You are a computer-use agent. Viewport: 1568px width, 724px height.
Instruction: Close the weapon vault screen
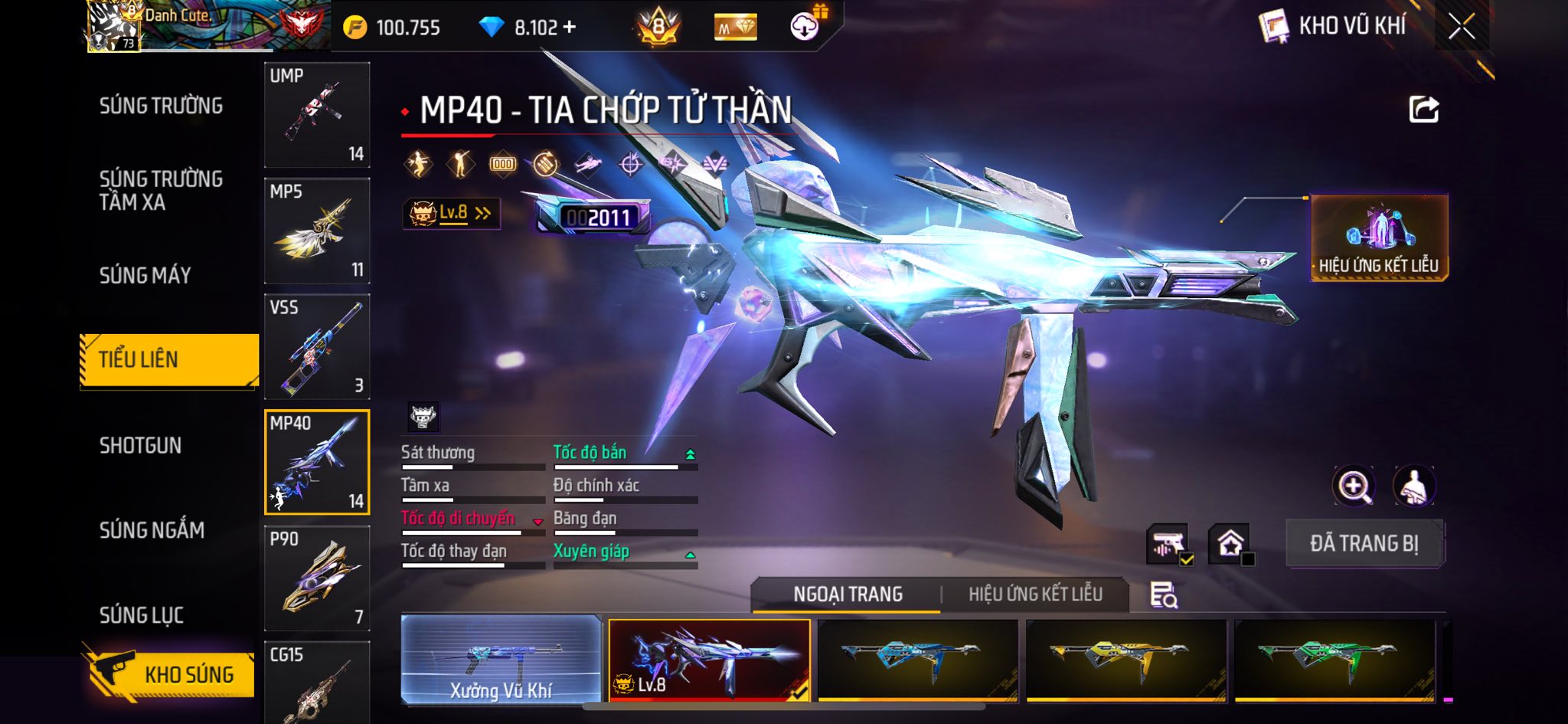coord(1461,27)
